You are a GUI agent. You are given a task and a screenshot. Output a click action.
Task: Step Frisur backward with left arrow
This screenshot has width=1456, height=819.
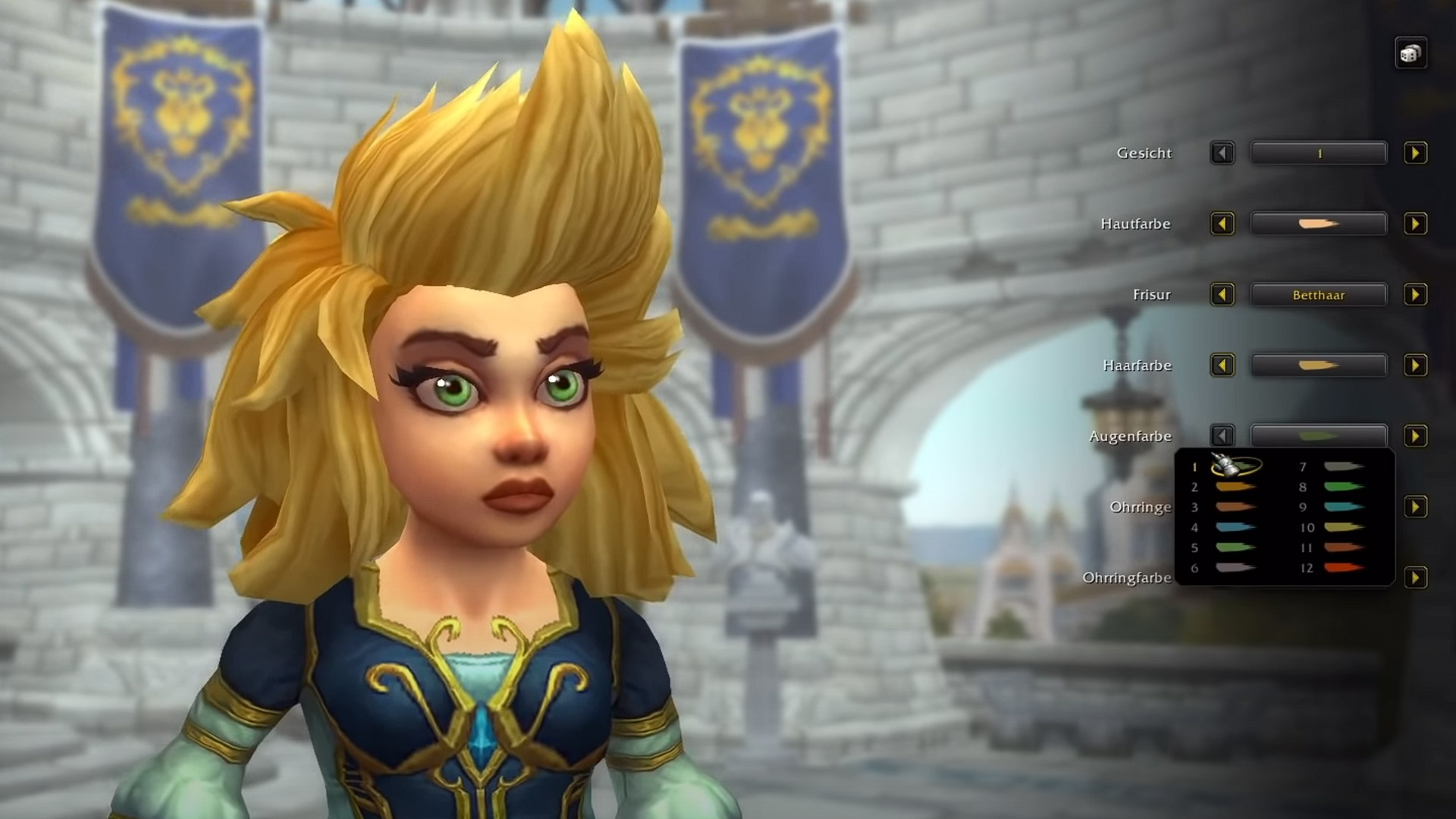[1223, 295]
